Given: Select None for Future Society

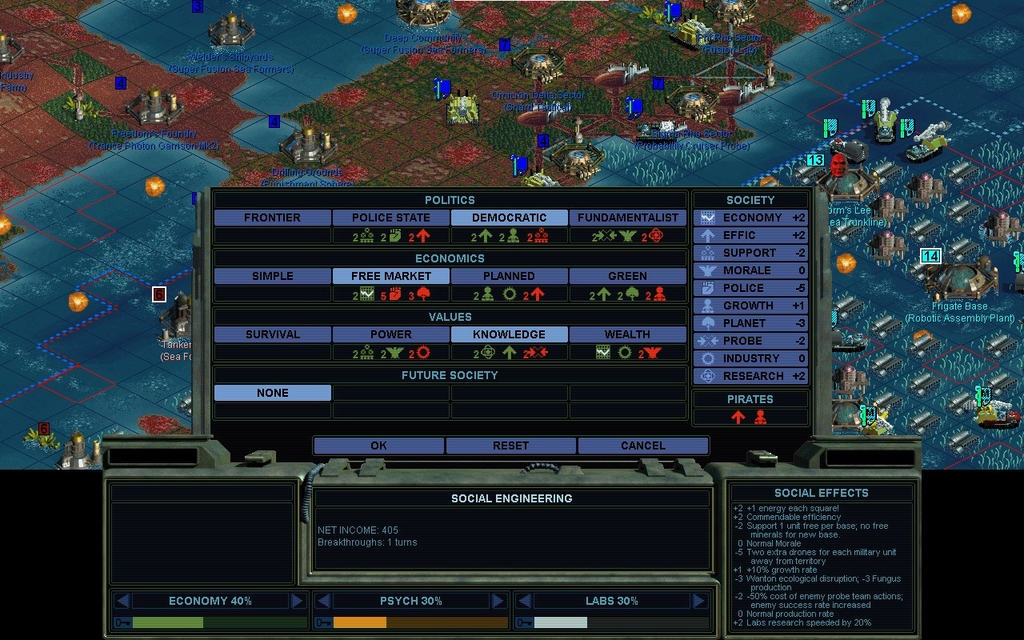Looking at the screenshot, I should [x=272, y=393].
